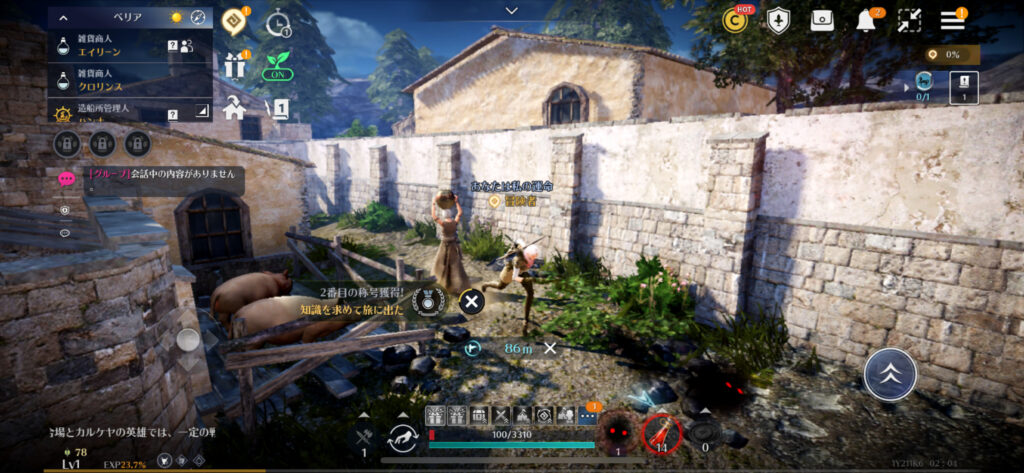Tap the double-arrow jump button
The height and width of the screenshot is (473, 1024).
coord(888,375)
